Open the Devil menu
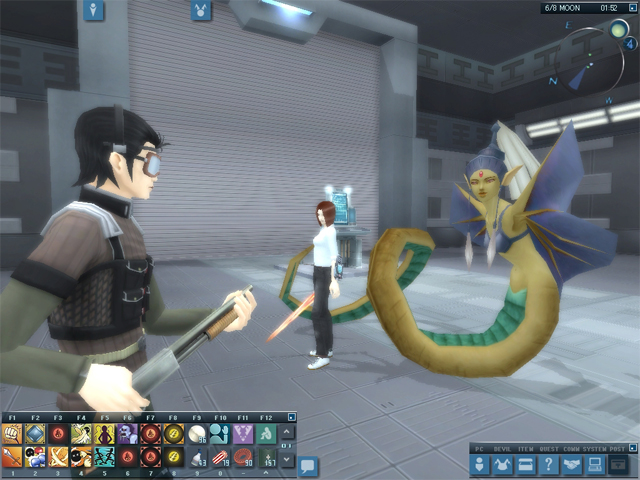Viewport: 640px width, 480px height. pos(504,464)
